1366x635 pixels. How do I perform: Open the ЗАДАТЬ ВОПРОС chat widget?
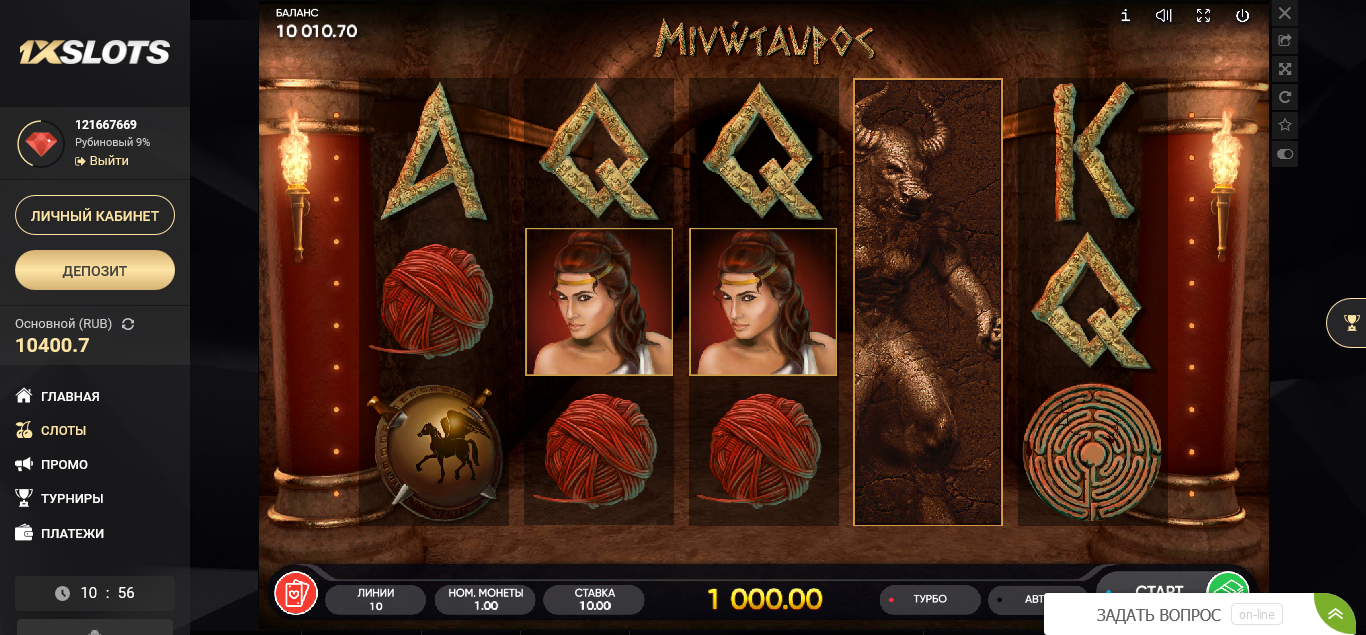tap(1159, 615)
